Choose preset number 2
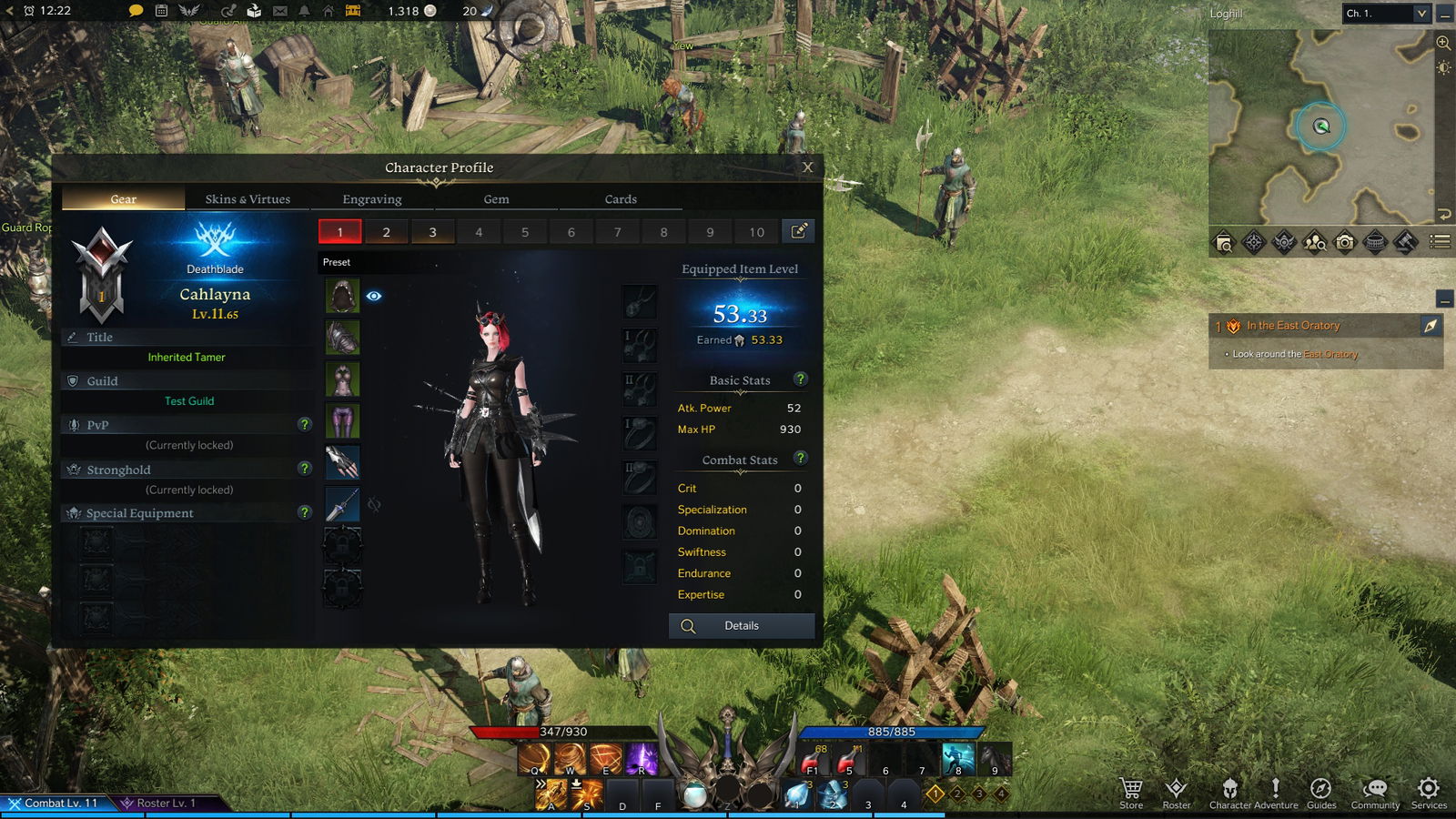Viewport: 1456px width, 819px height. coord(387,232)
